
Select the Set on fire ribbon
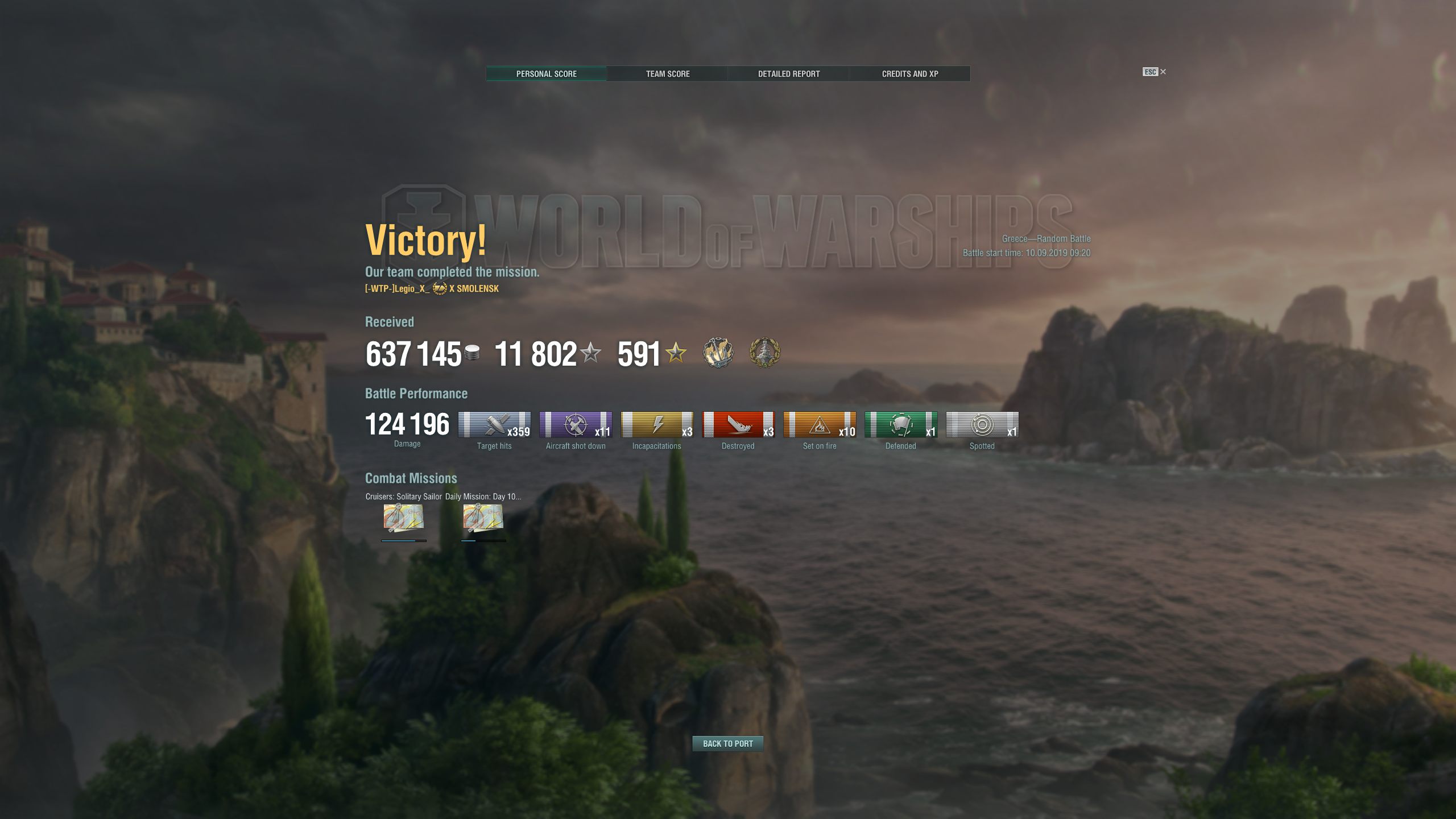820,425
